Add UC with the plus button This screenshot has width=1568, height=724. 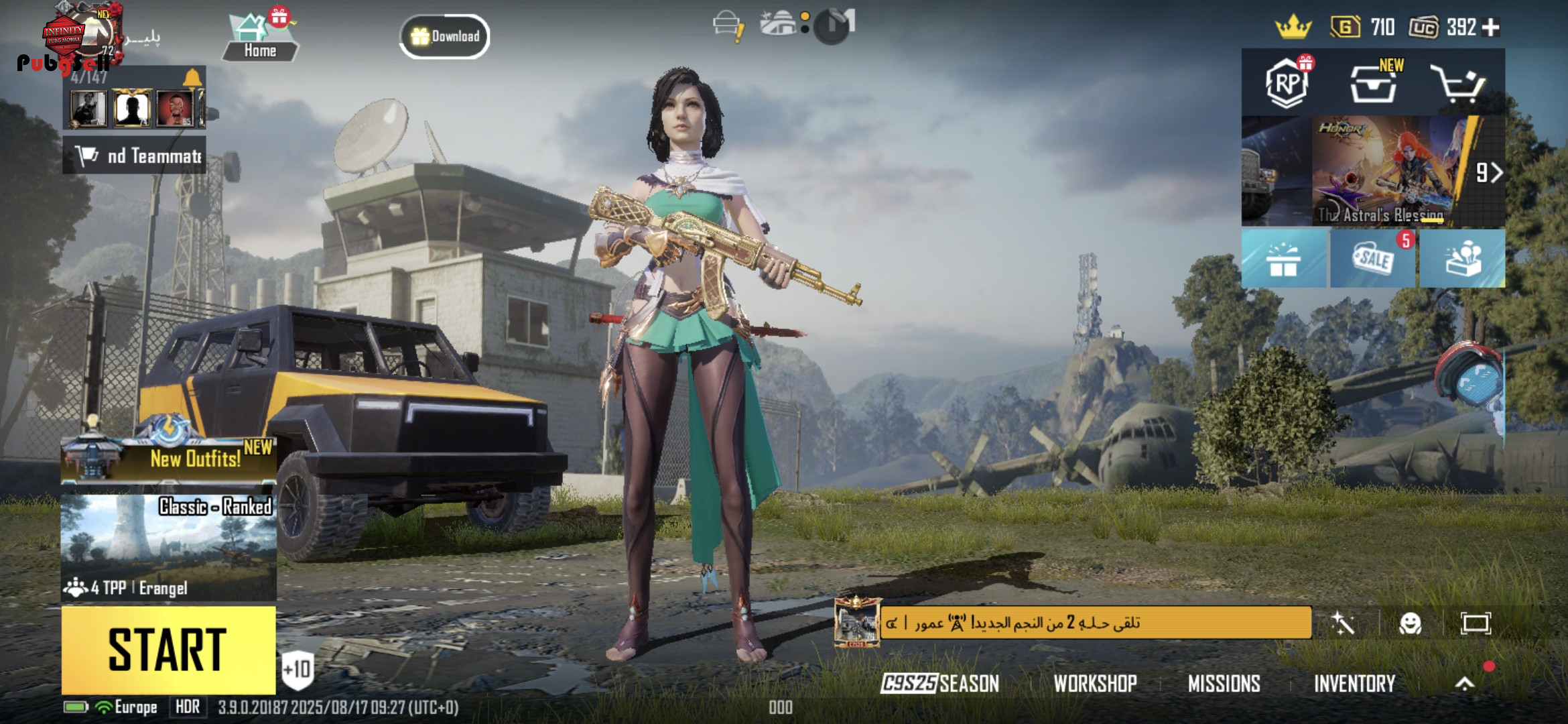(1491, 27)
